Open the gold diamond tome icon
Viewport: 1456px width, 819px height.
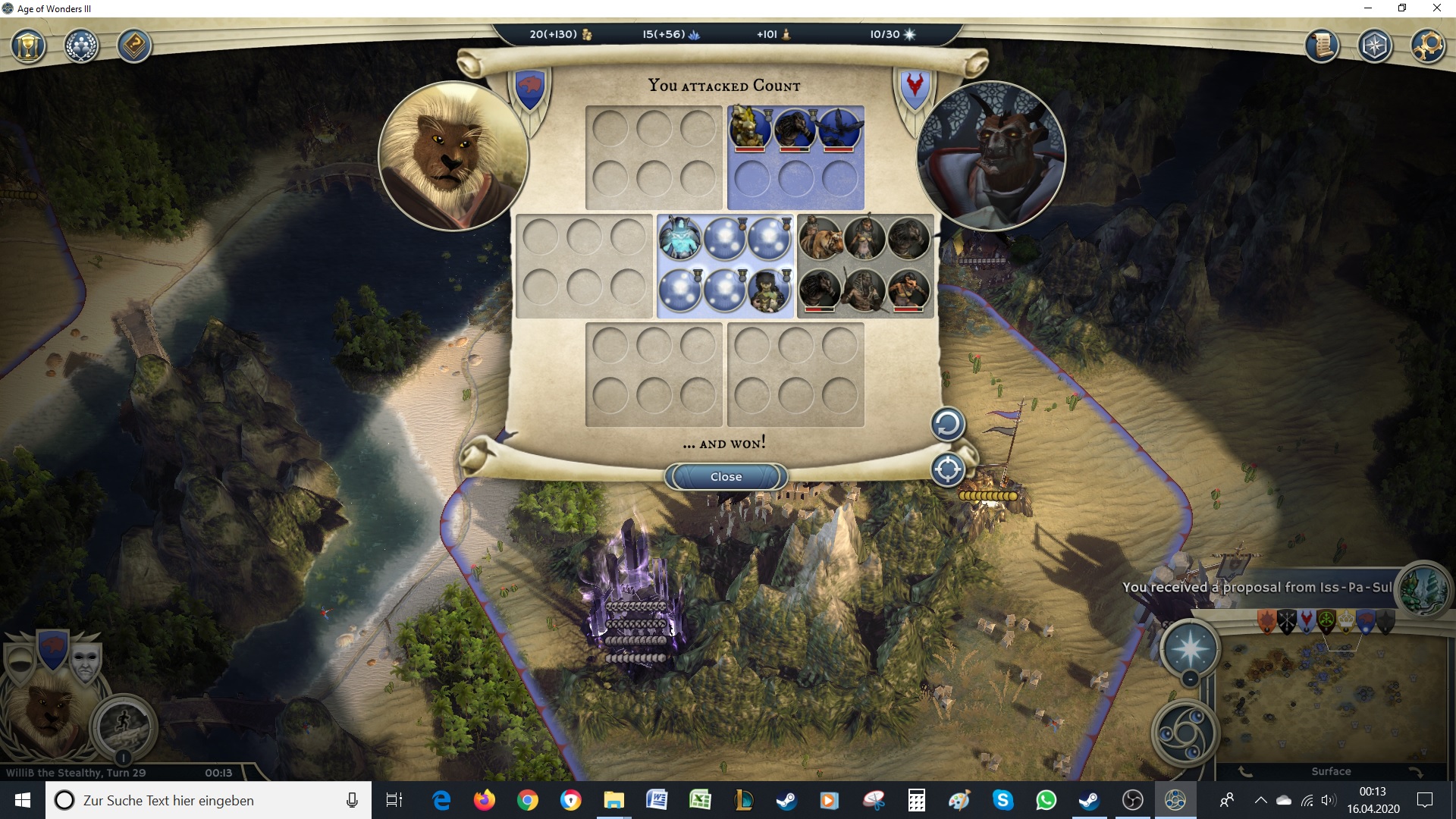tap(134, 46)
